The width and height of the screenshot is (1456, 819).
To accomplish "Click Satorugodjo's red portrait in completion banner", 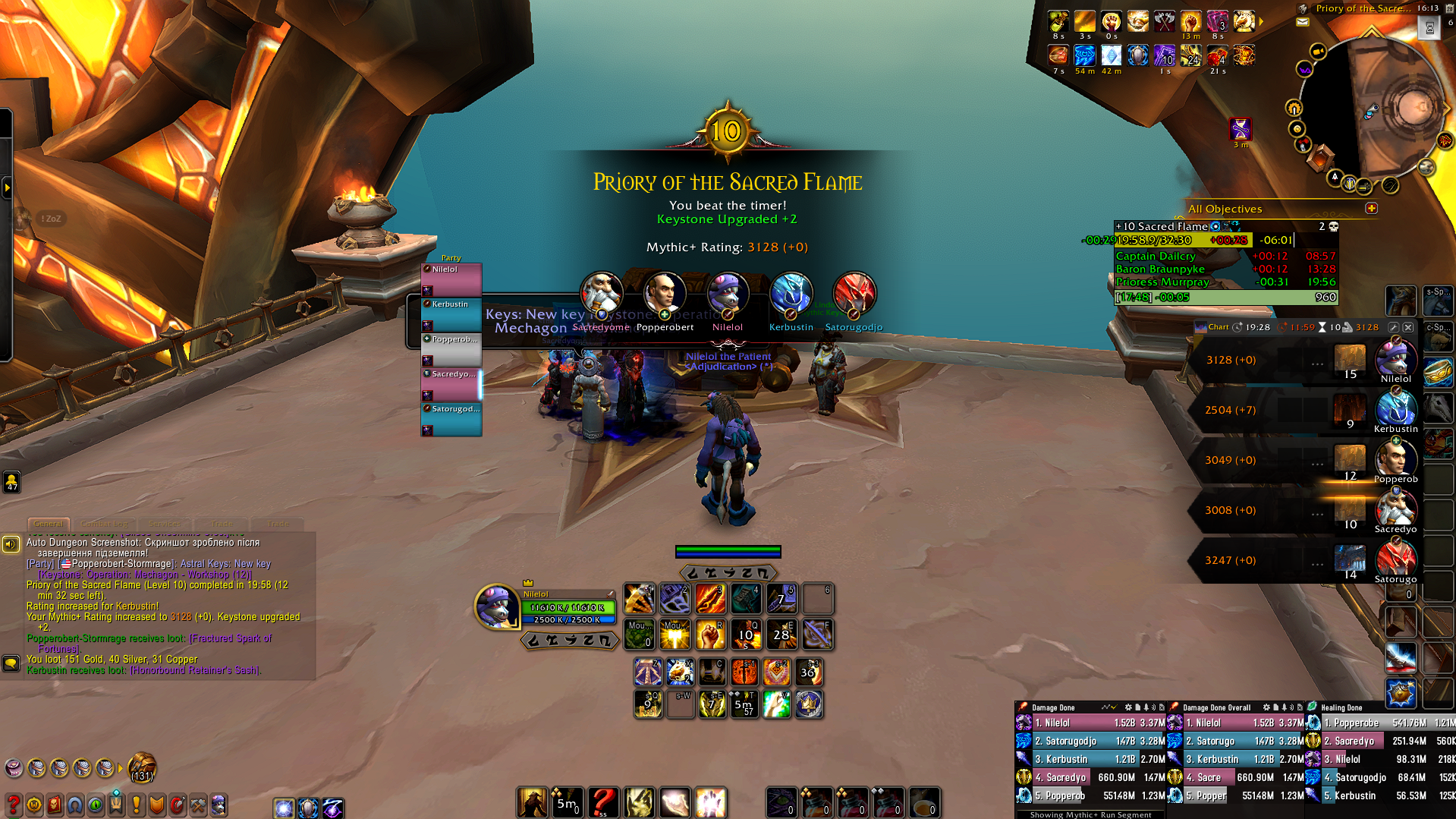I will coord(854,293).
